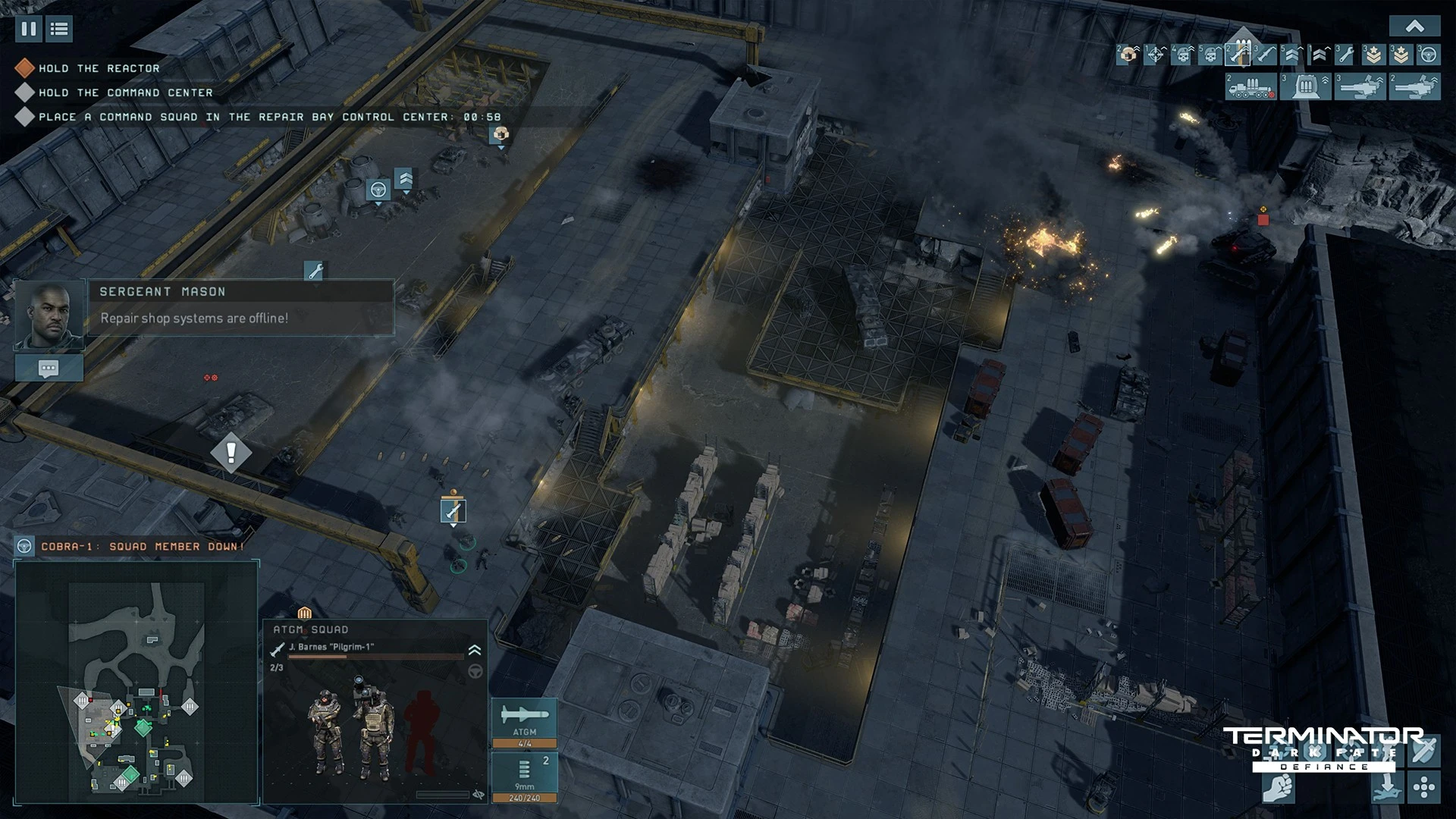Select the ATGM squad marker on the field

pos(453,511)
